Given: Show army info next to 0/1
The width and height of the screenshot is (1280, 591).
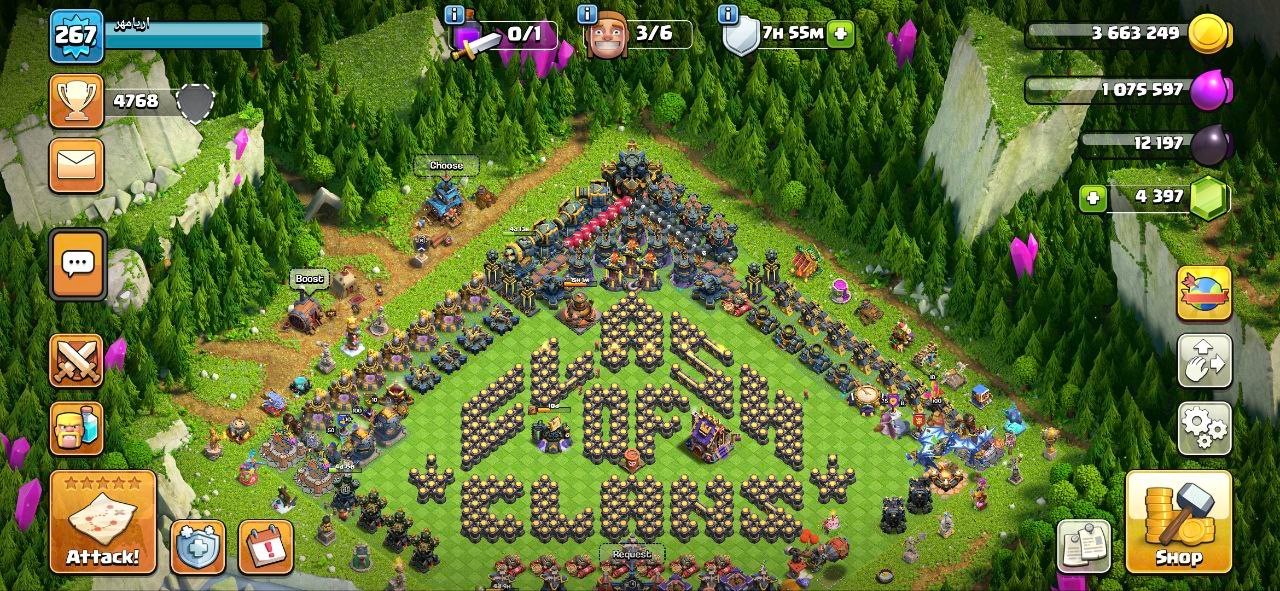Looking at the screenshot, I should [x=456, y=15].
